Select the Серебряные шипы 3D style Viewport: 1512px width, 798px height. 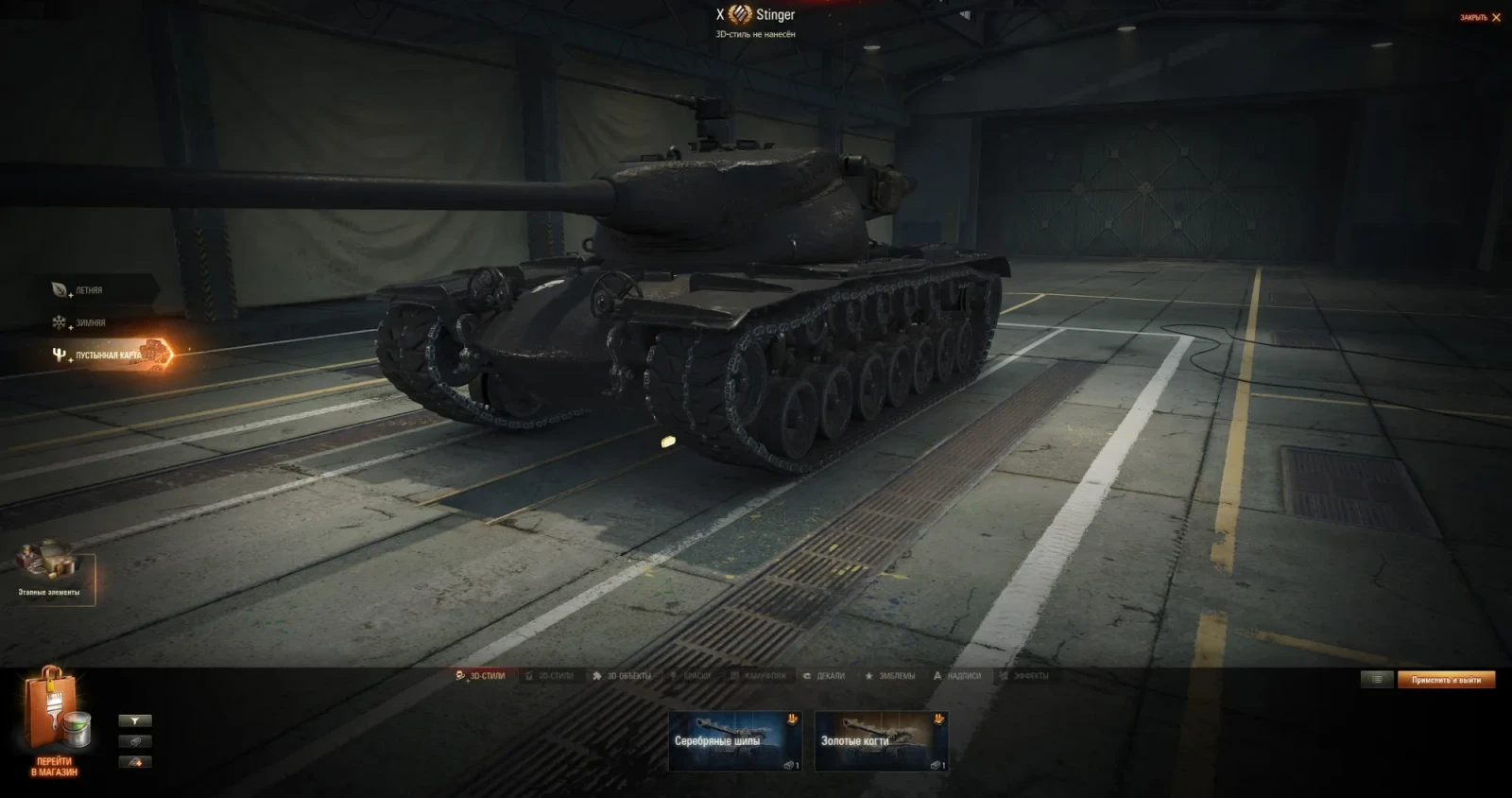734,741
